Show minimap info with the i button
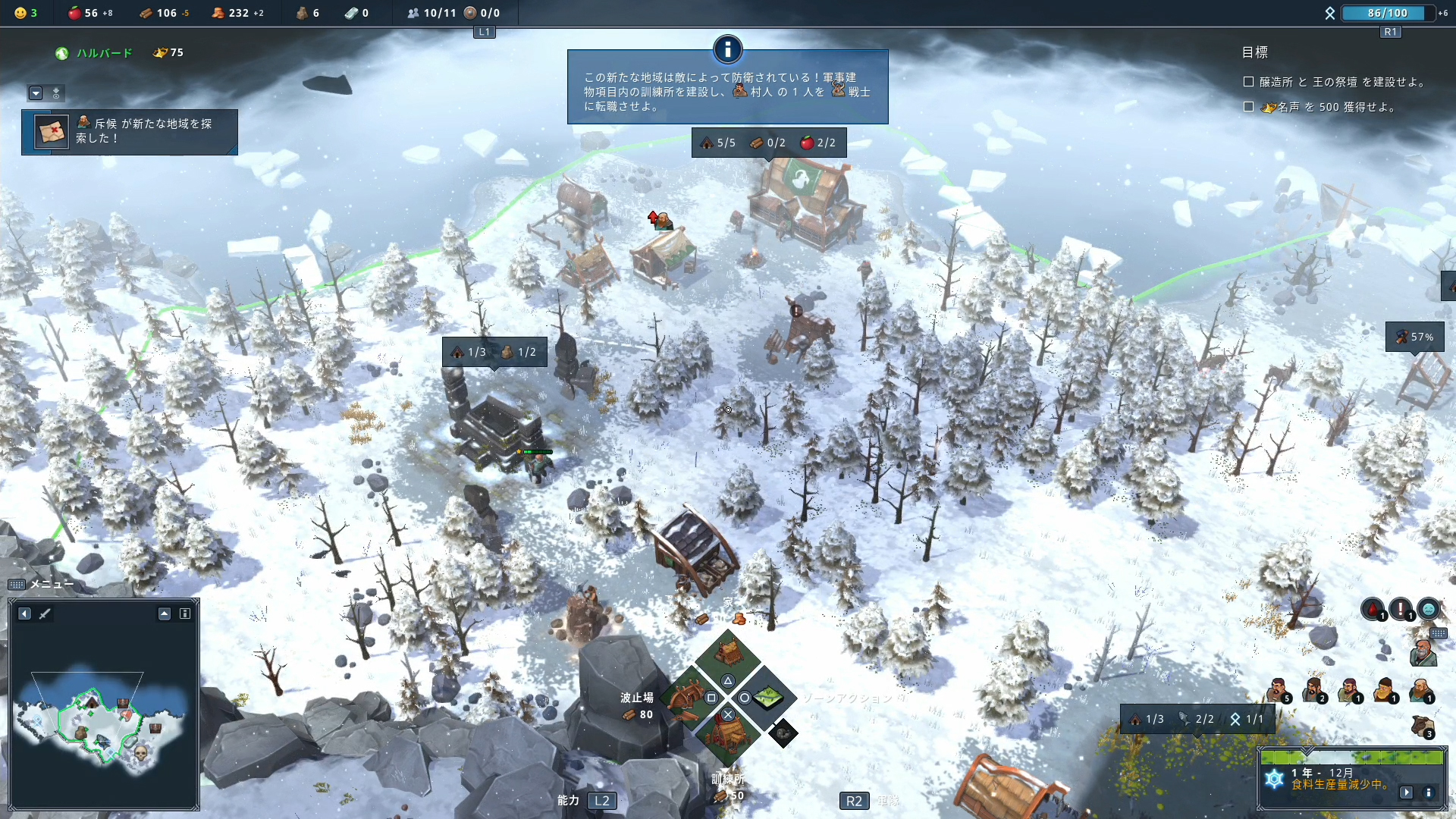This screenshot has width=1456, height=819. 185,613
